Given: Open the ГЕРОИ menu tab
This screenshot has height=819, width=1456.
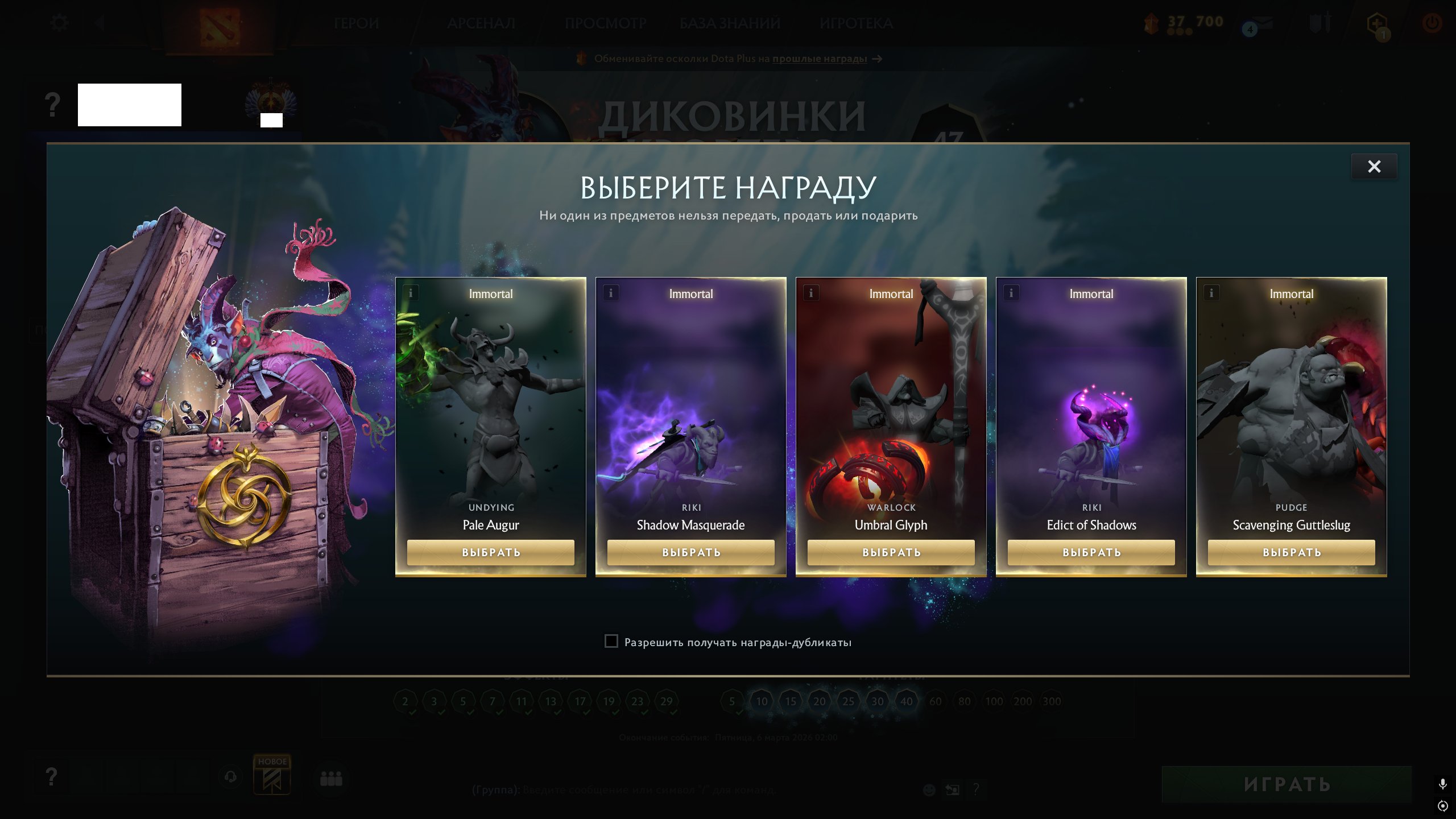Looking at the screenshot, I should coord(357,24).
